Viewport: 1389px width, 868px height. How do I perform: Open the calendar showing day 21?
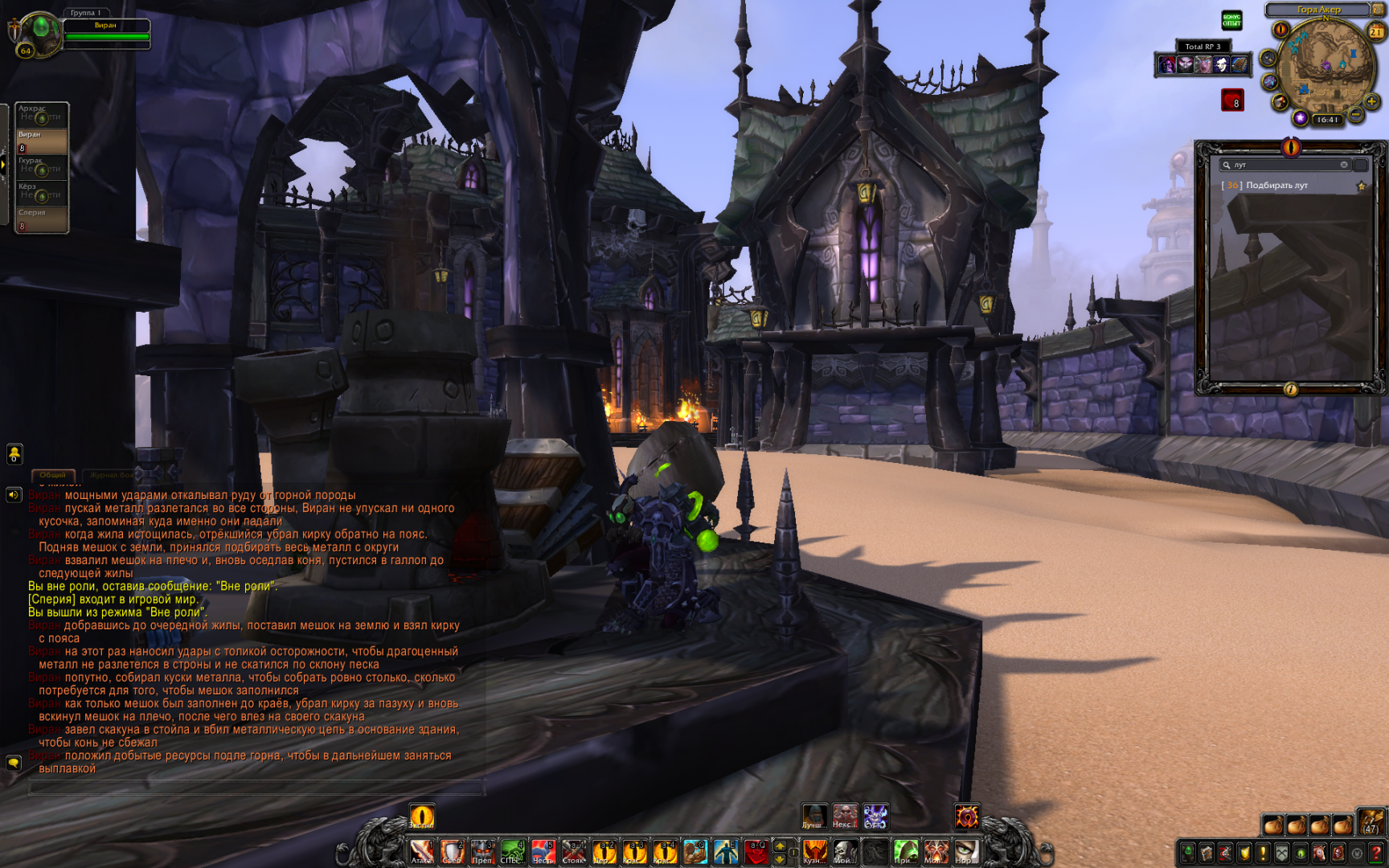pos(1376,31)
